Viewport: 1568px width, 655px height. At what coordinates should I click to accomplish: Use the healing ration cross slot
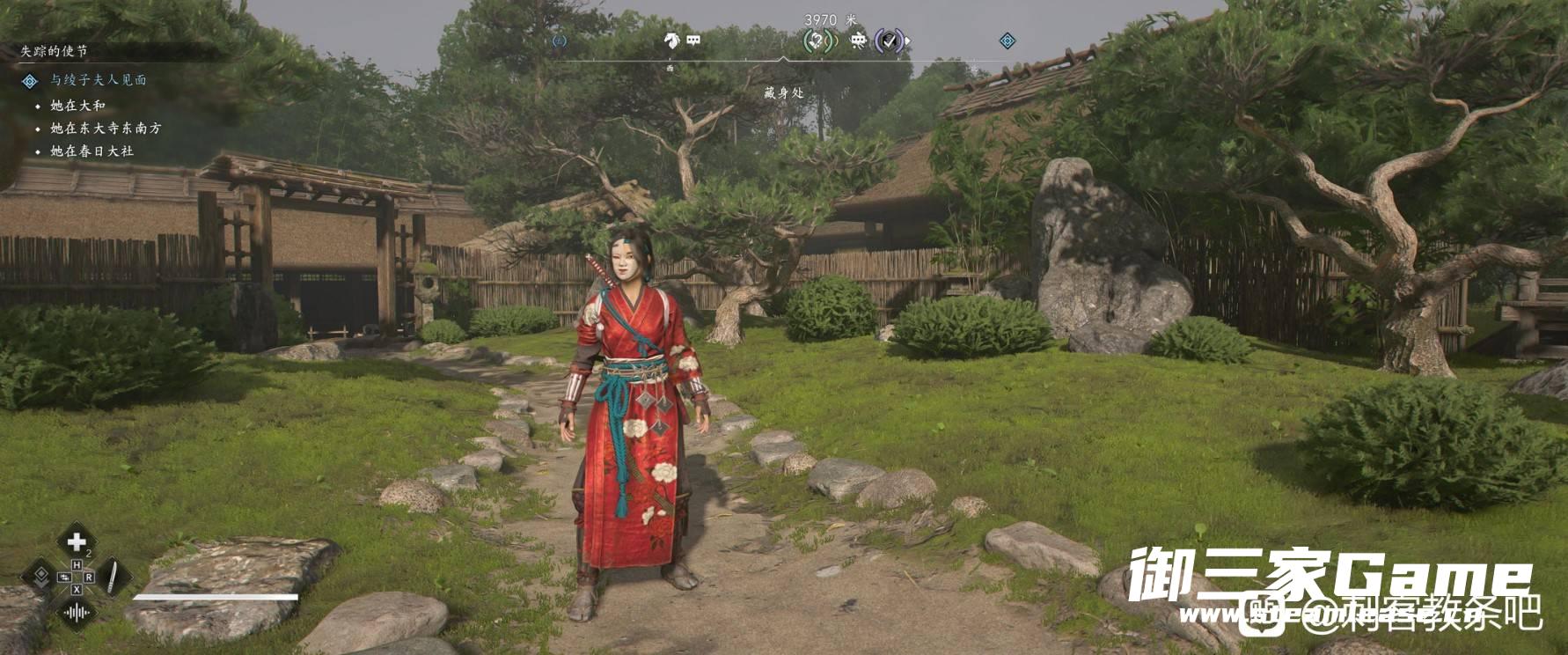coord(77,541)
